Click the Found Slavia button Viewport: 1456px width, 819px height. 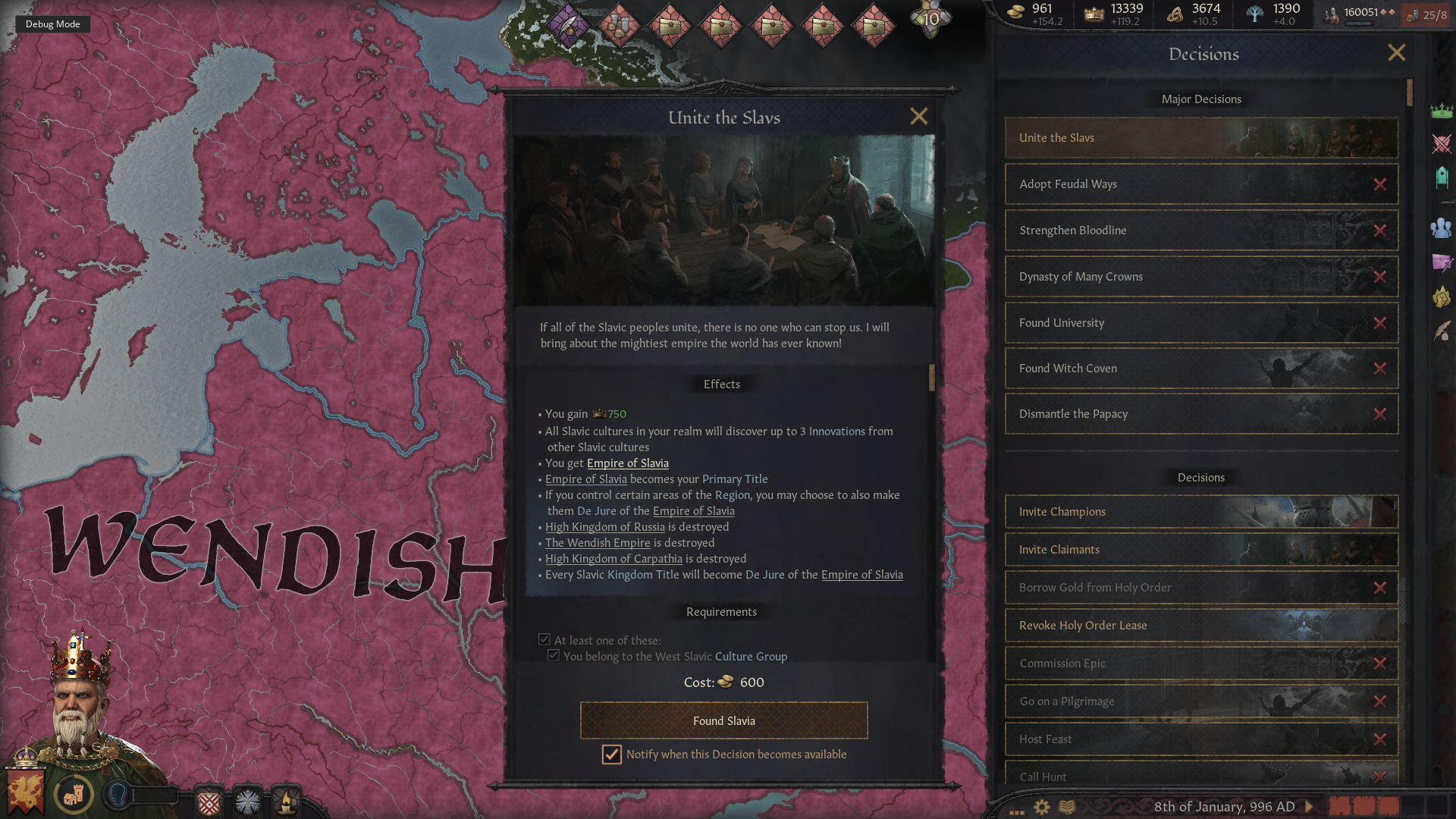(x=723, y=720)
